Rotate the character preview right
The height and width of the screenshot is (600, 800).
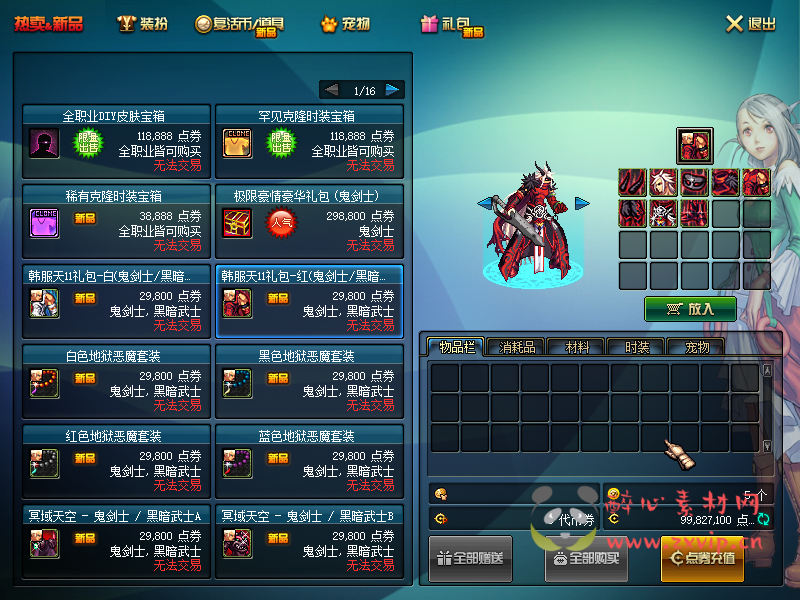tap(582, 204)
